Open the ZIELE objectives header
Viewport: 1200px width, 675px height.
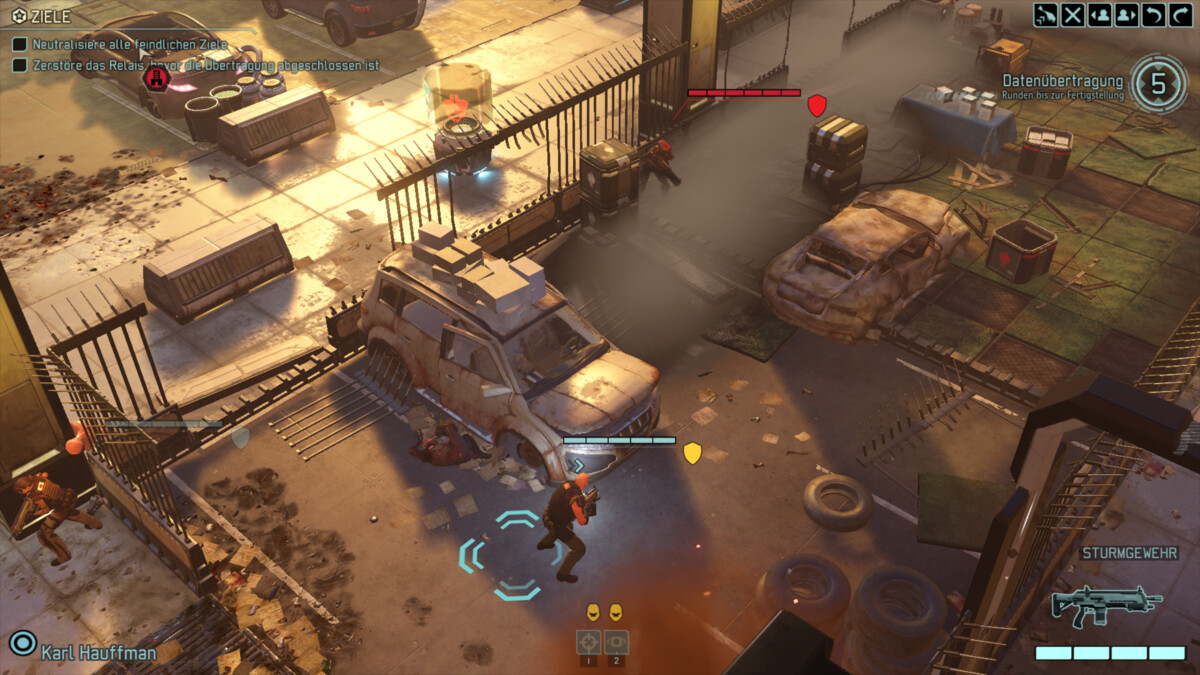click(x=42, y=16)
